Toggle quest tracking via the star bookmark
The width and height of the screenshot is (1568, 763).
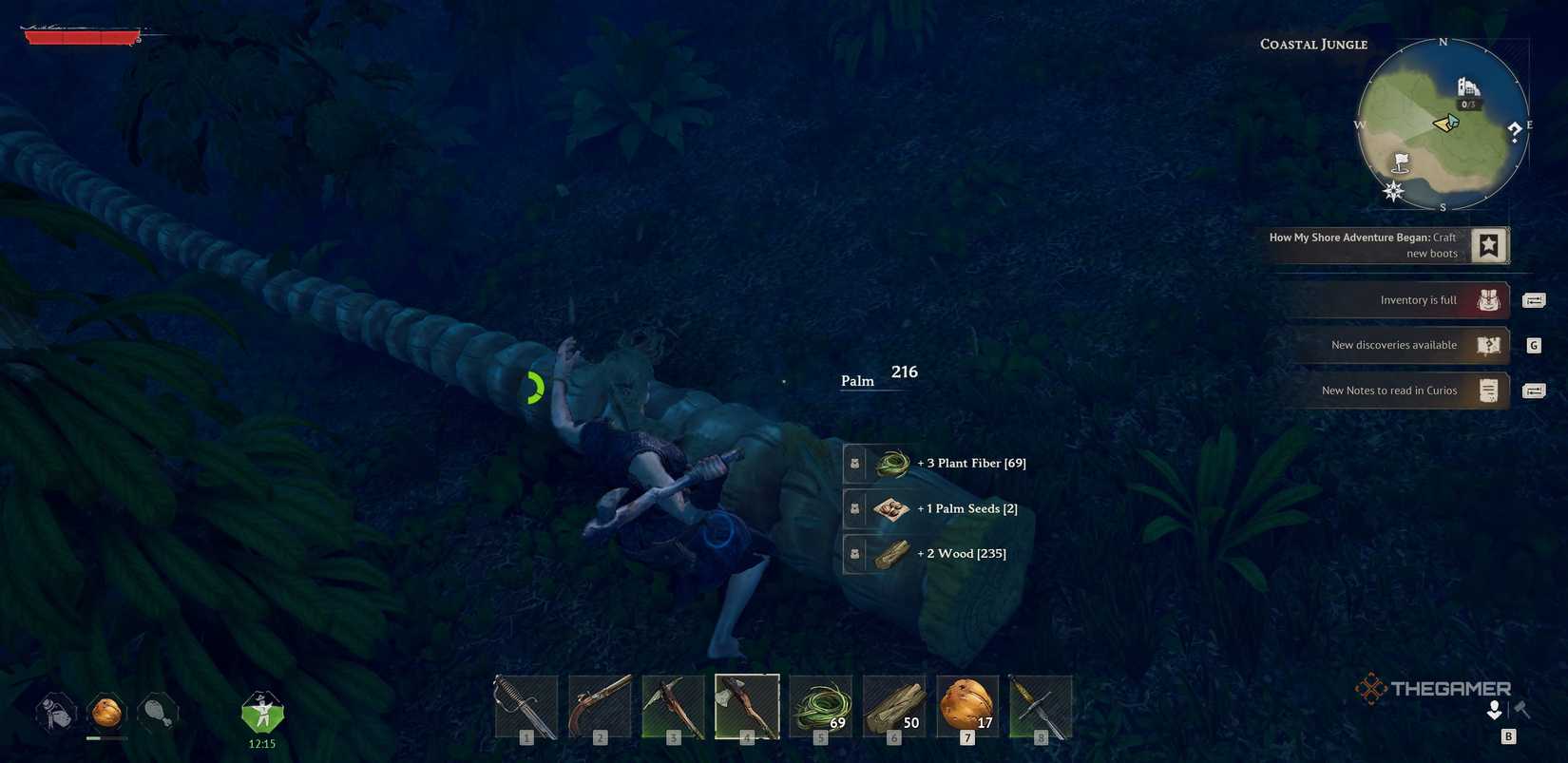tap(1487, 244)
